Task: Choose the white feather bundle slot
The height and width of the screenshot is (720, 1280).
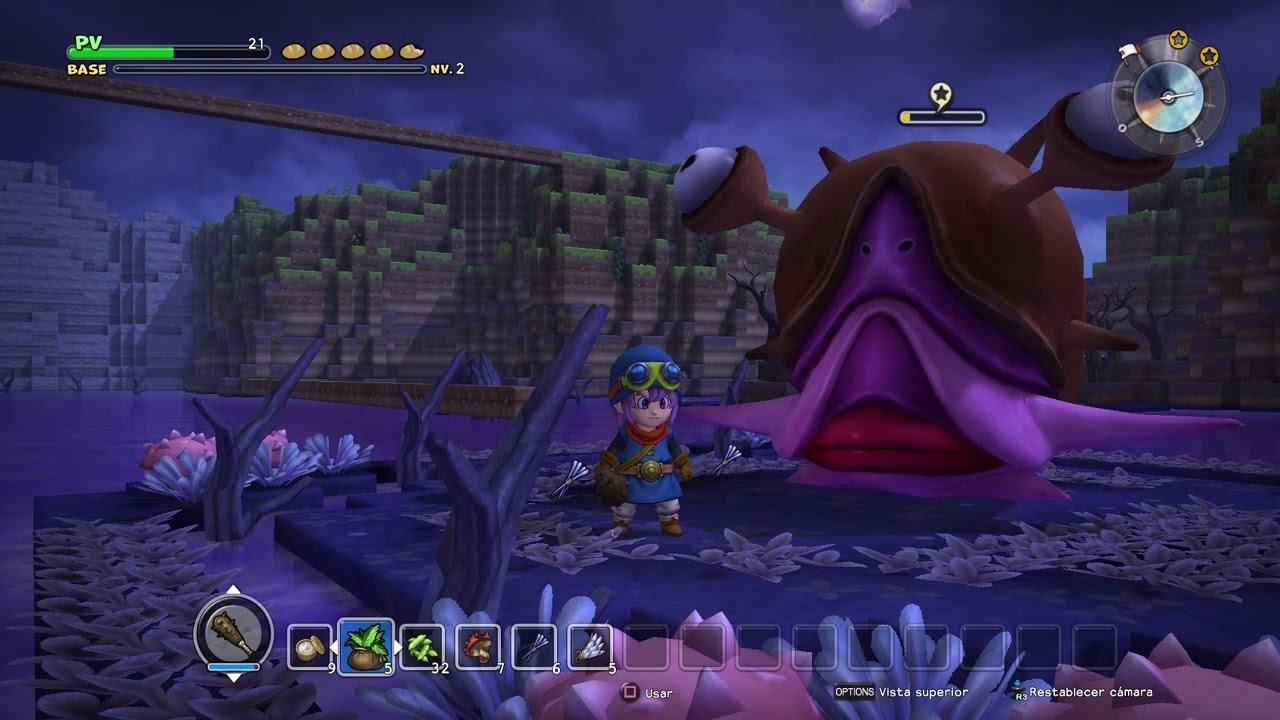Action: (x=589, y=647)
